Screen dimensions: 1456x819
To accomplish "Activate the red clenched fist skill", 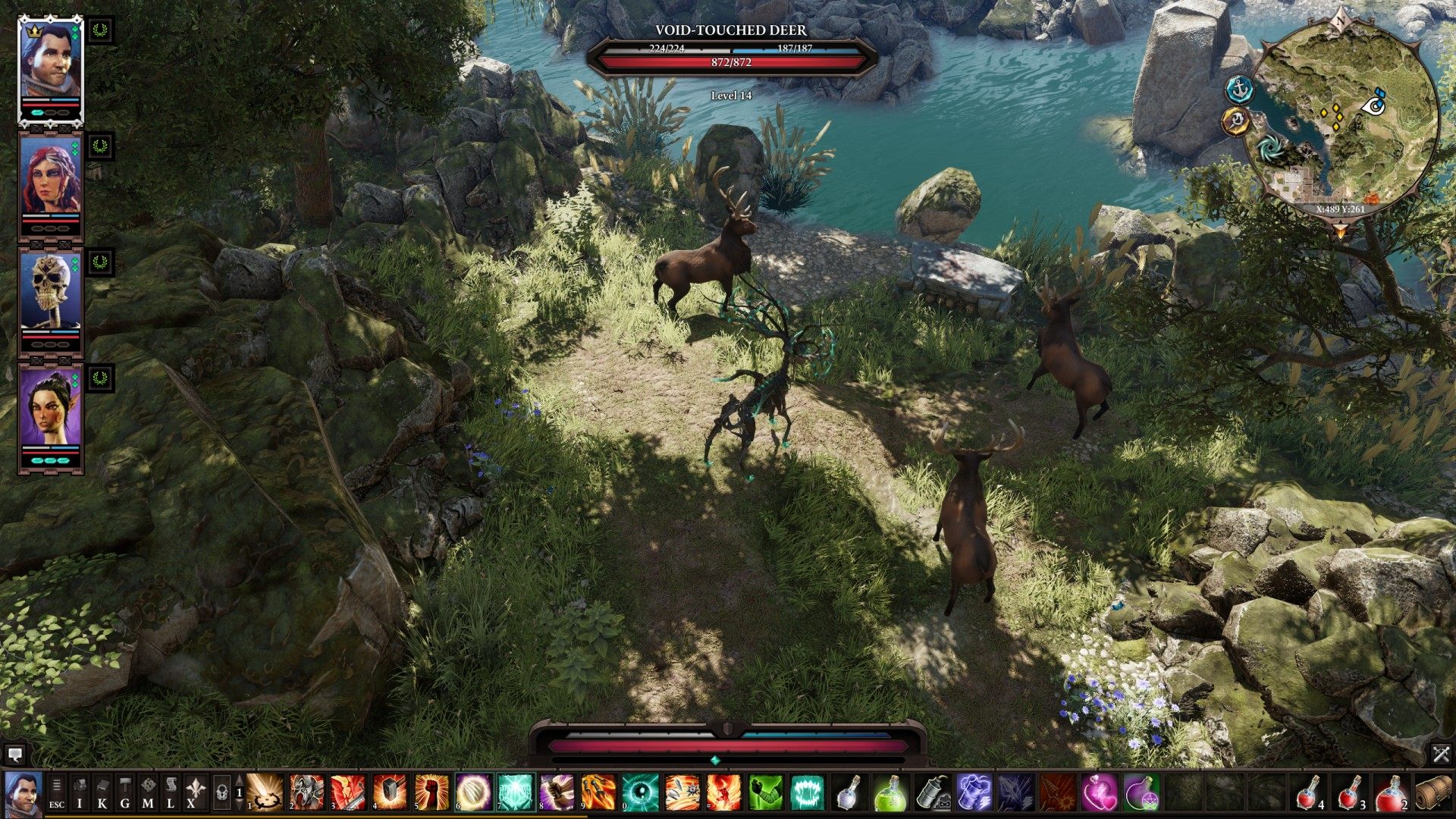I will click(432, 792).
